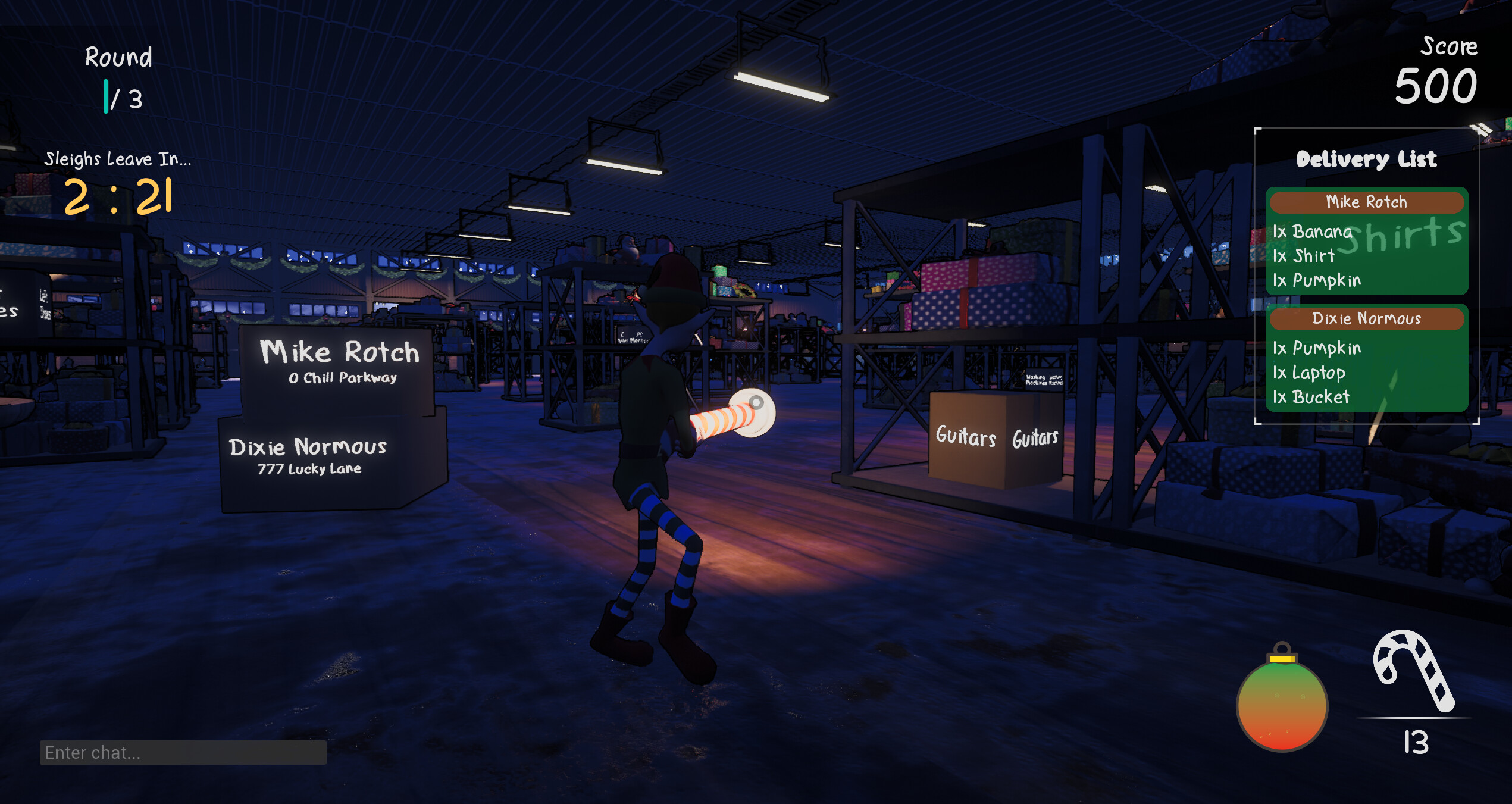Select the Round indicator at top left
Image resolution: width=1512 pixels, height=804 pixels.
(x=118, y=58)
